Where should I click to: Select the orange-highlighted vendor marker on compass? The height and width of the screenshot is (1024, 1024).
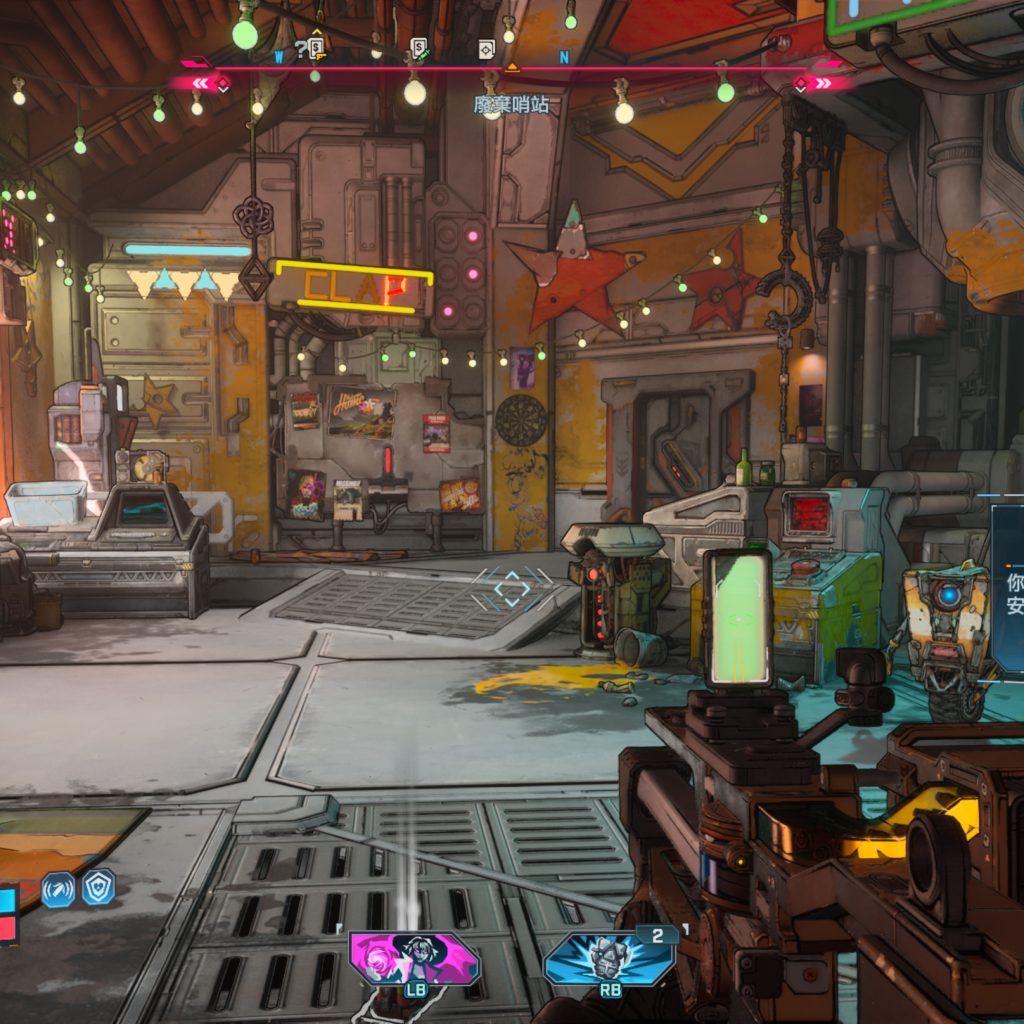(x=318, y=46)
